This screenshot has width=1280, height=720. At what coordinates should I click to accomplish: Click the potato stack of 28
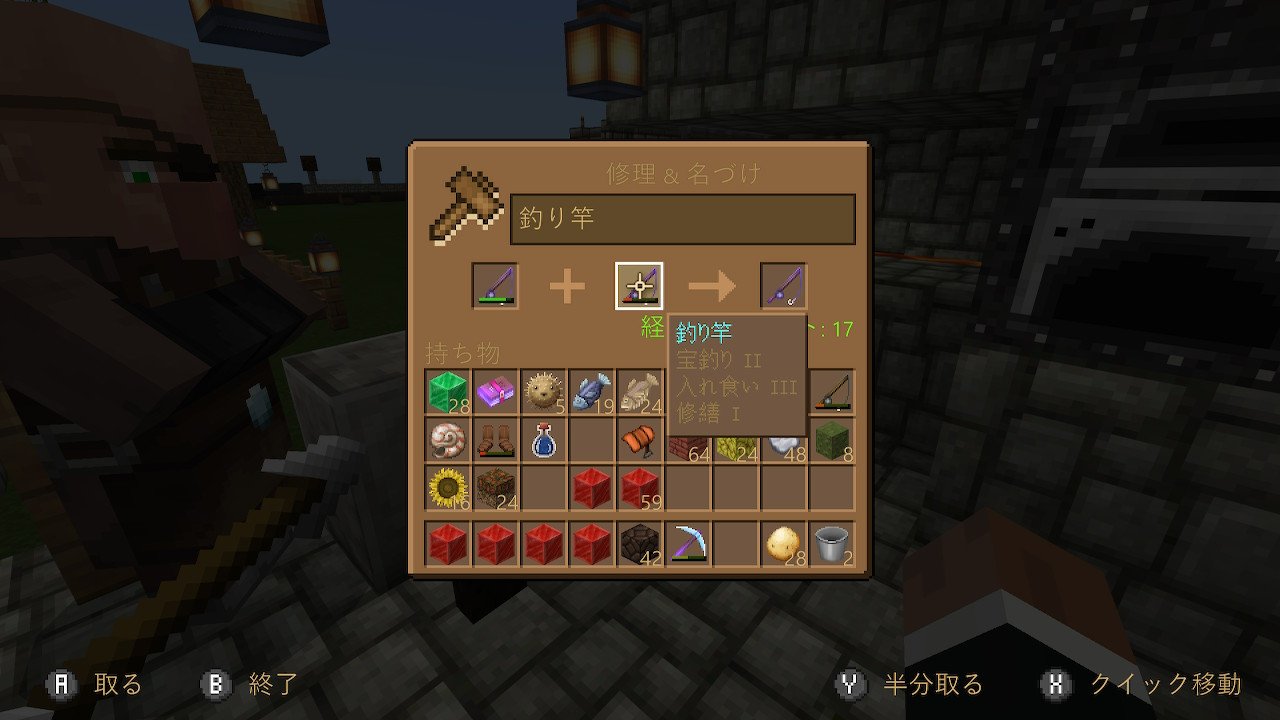tap(784, 545)
